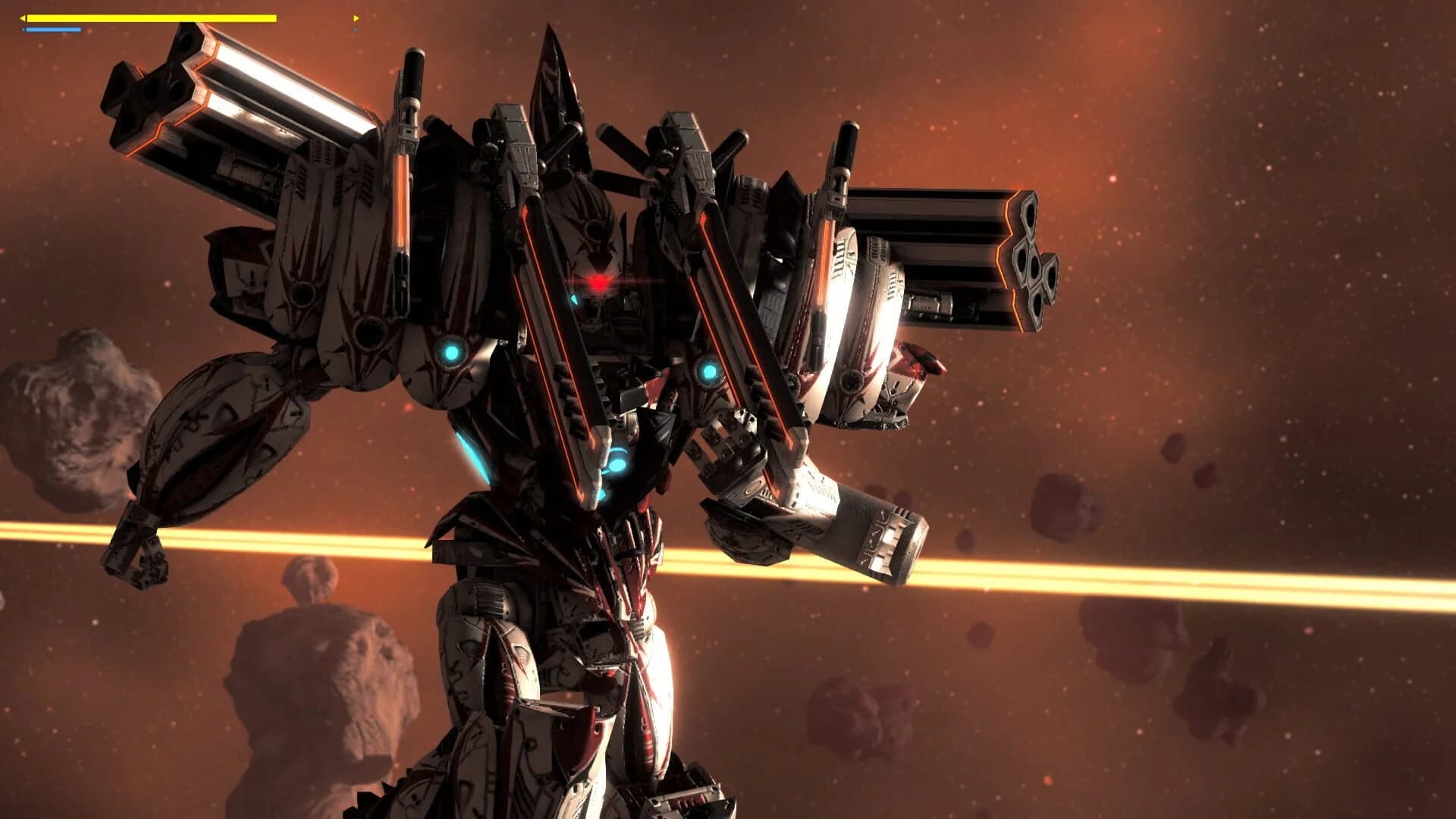Click the small grey indicator below the yellow marker
This screenshot has width=1456, height=819.
(354, 29)
